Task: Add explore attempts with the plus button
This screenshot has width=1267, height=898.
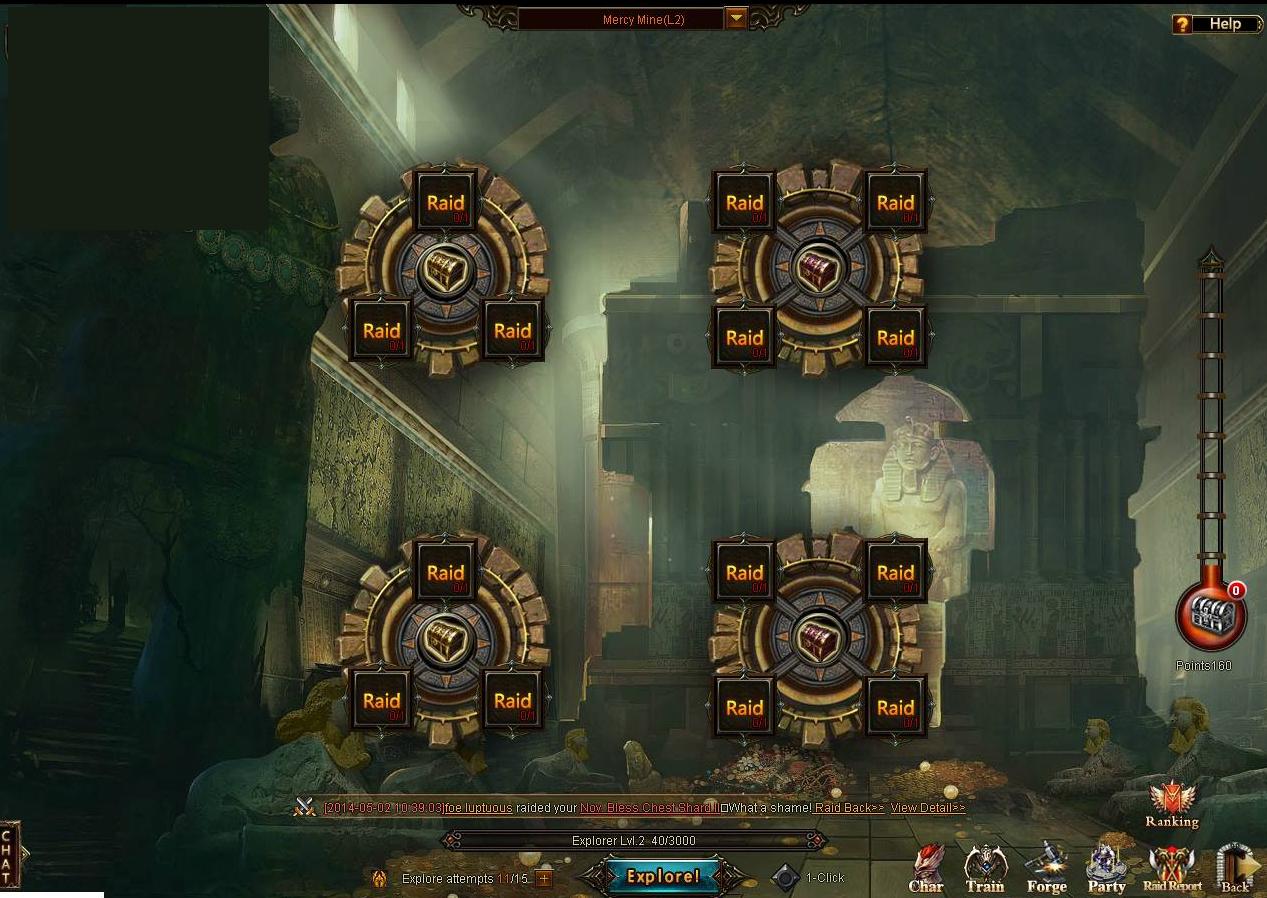Action: [x=544, y=879]
